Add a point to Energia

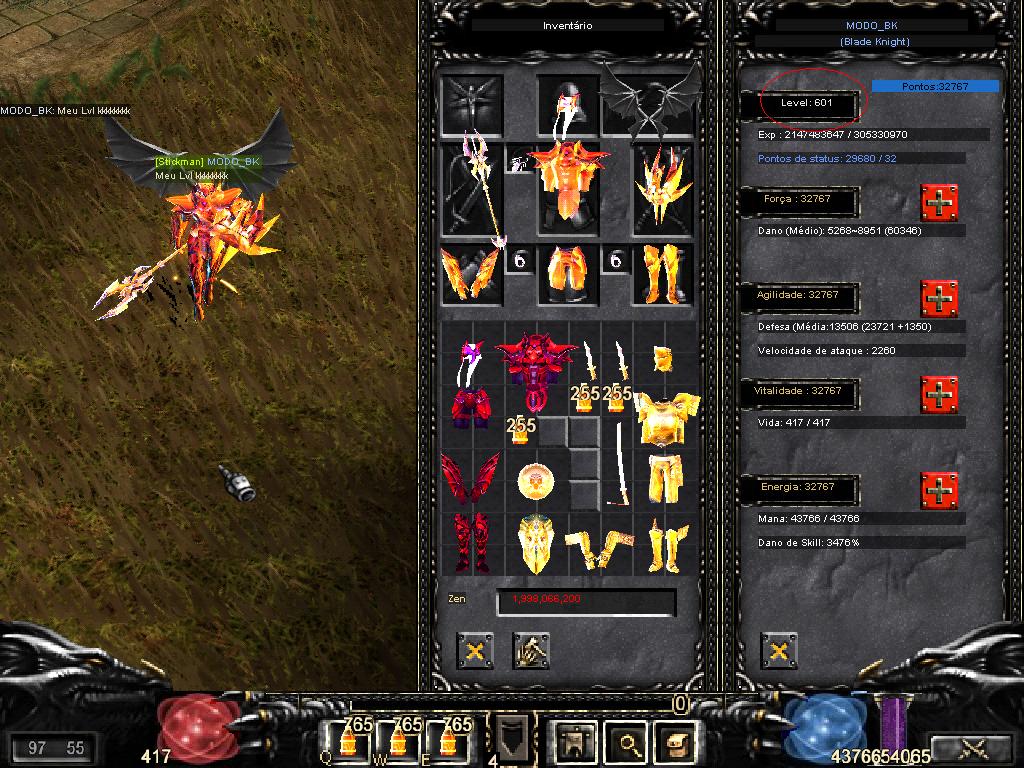[939, 490]
